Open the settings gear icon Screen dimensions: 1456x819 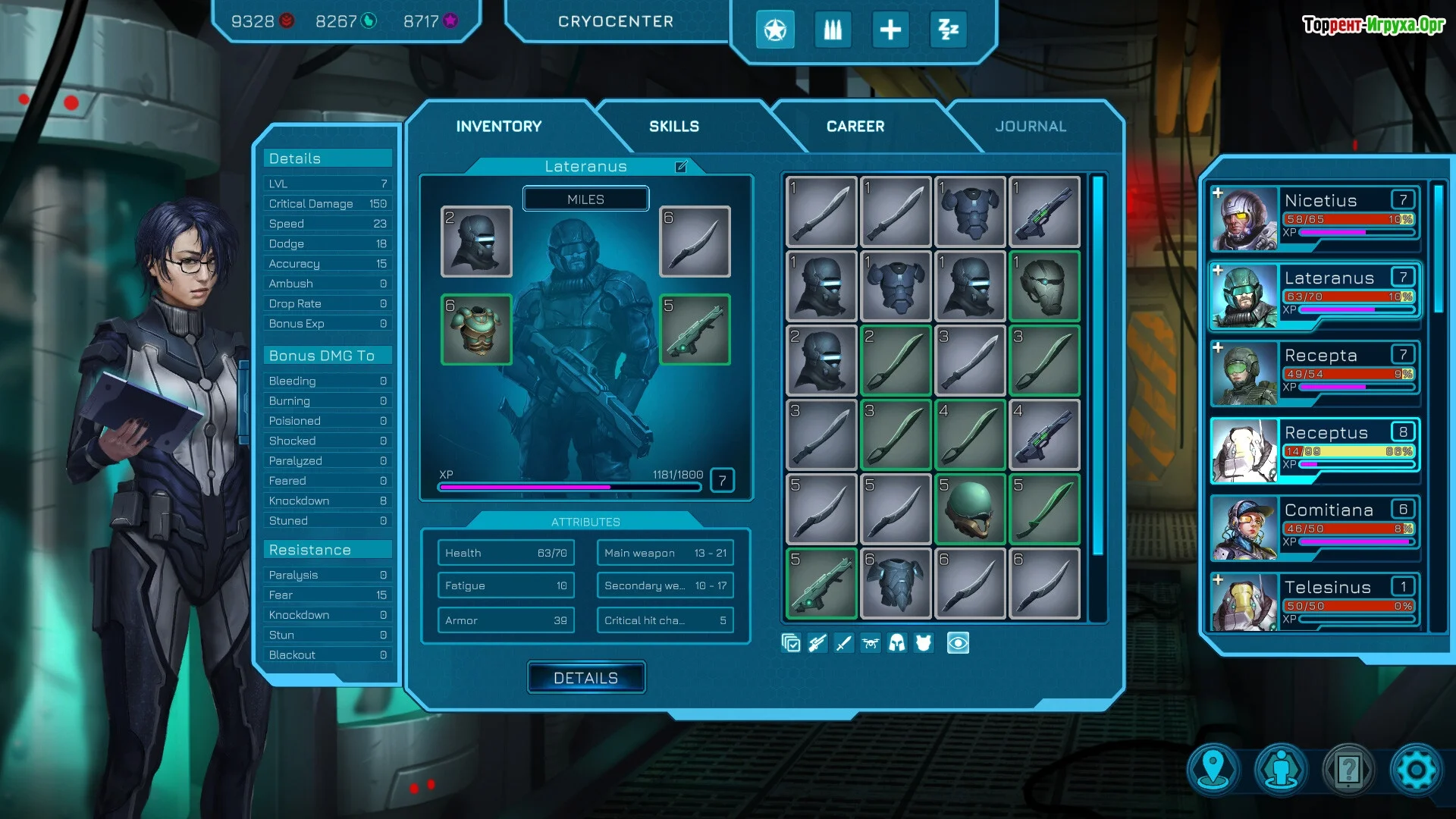tap(1415, 770)
